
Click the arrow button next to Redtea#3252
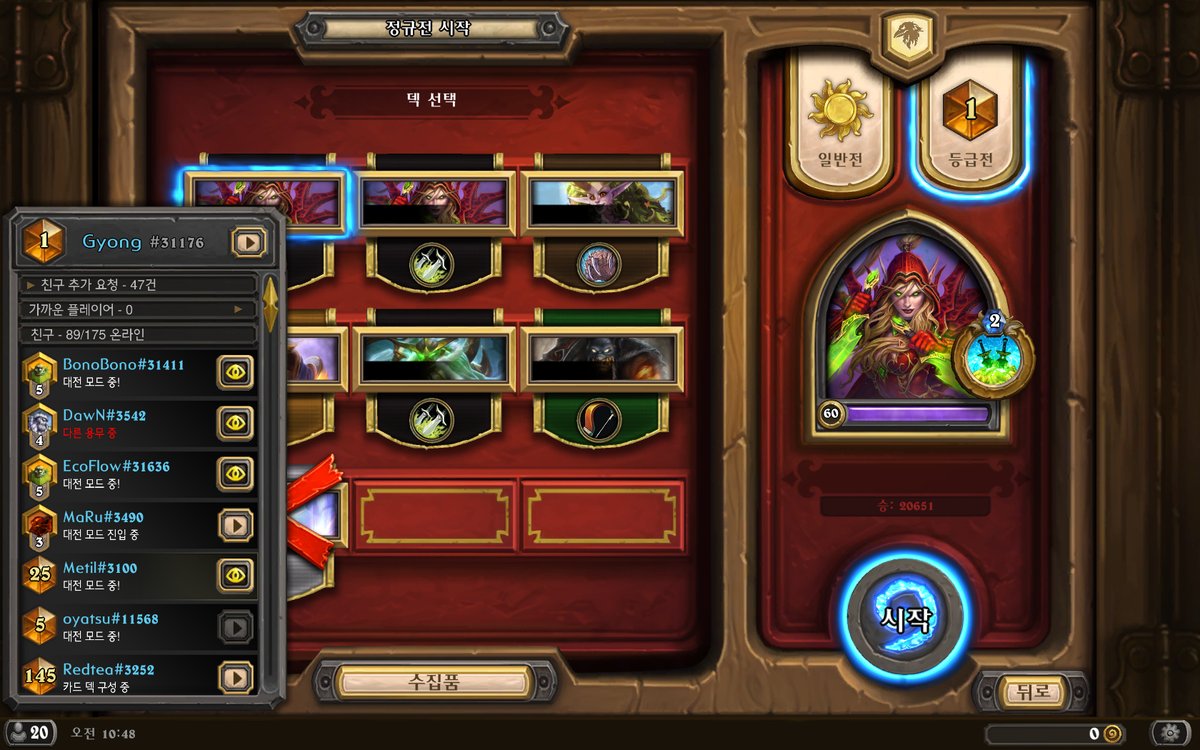tap(235, 677)
